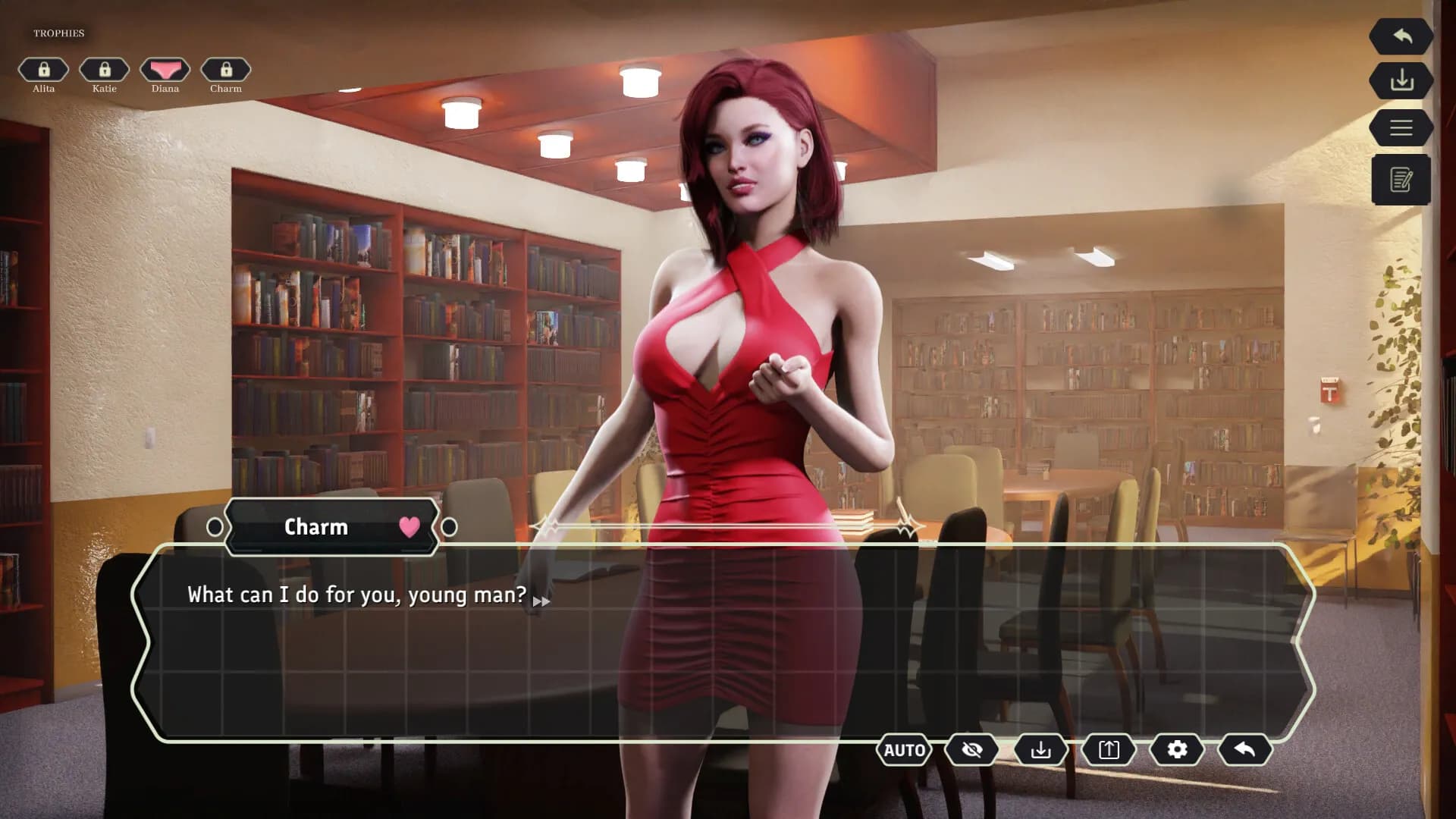Image resolution: width=1456 pixels, height=819 pixels.
Task: Click the TROPHIES heading
Action: click(x=59, y=33)
